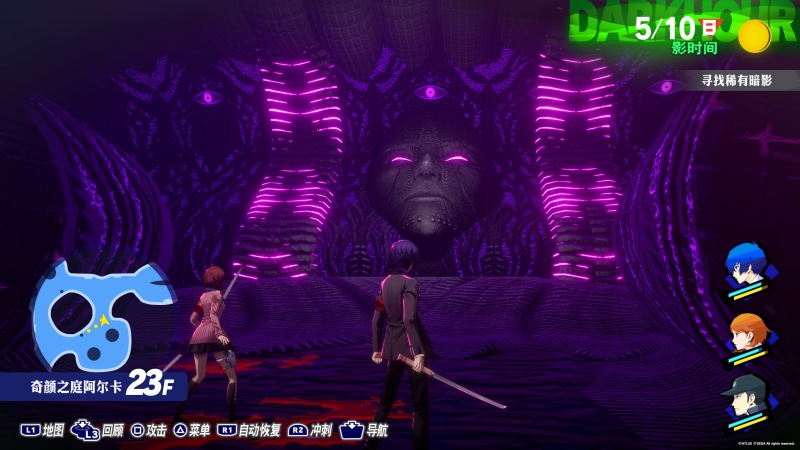Click the yellow moon phase icon
The height and width of the screenshot is (450, 800).
point(754,37)
